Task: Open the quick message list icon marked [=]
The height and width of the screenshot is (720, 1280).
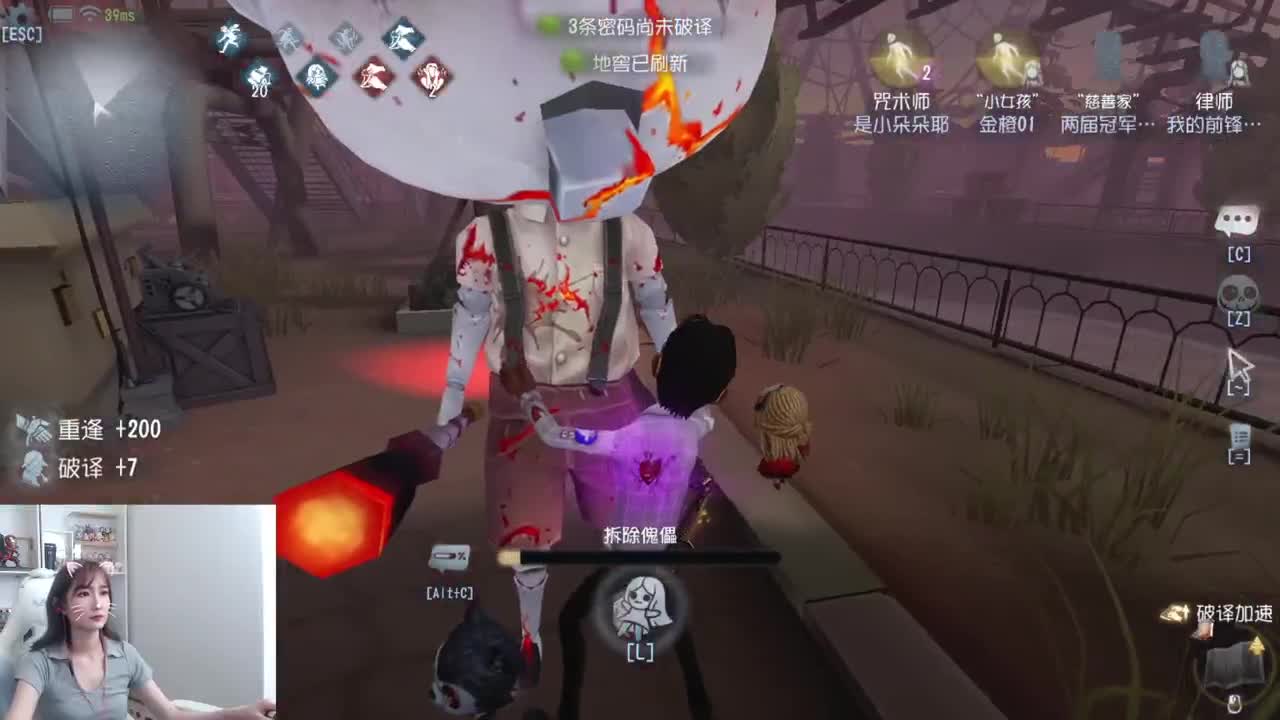Action: [1238, 440]
